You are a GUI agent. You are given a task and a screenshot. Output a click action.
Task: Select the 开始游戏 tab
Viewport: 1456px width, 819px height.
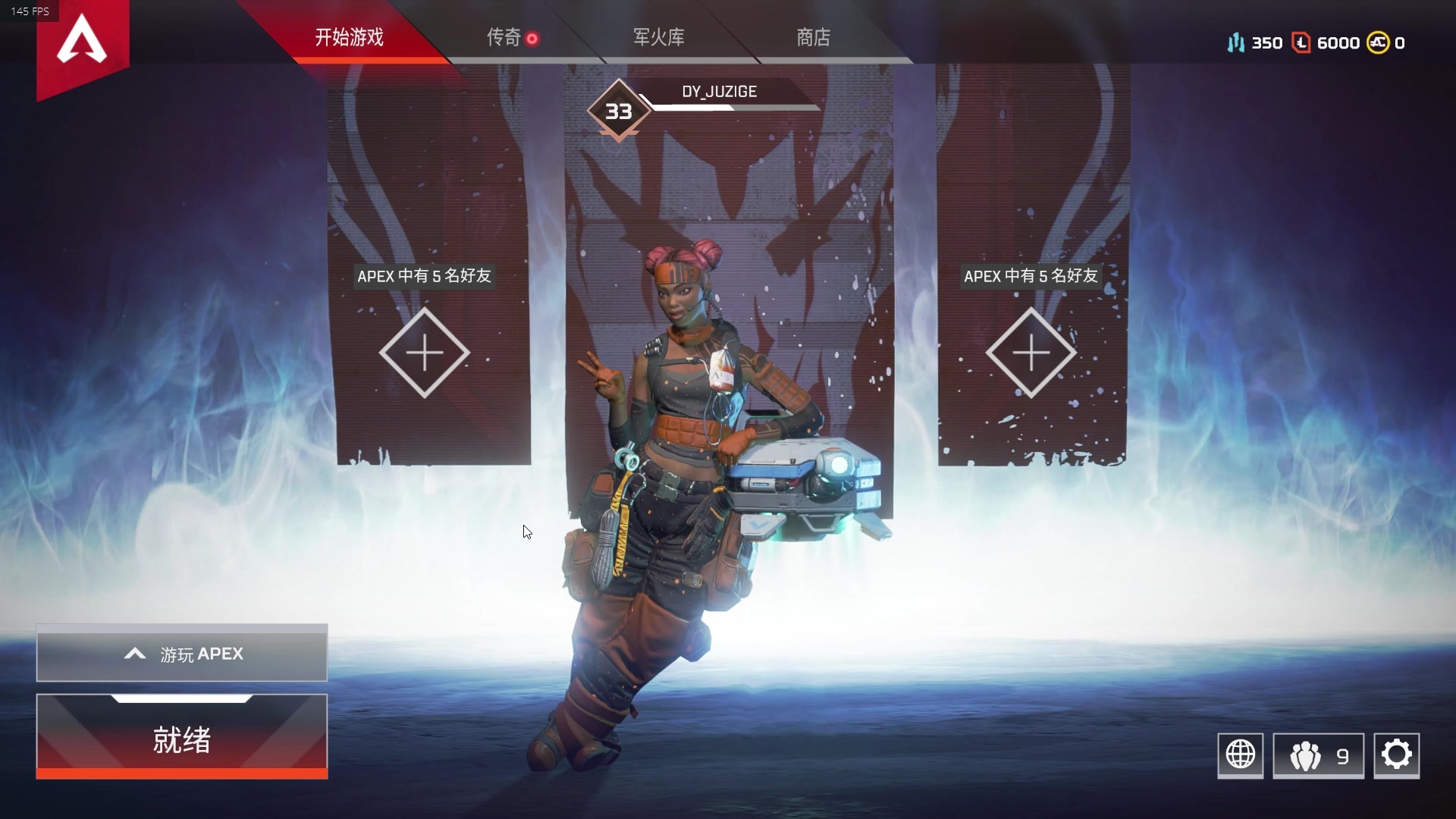tap(347, 36)
